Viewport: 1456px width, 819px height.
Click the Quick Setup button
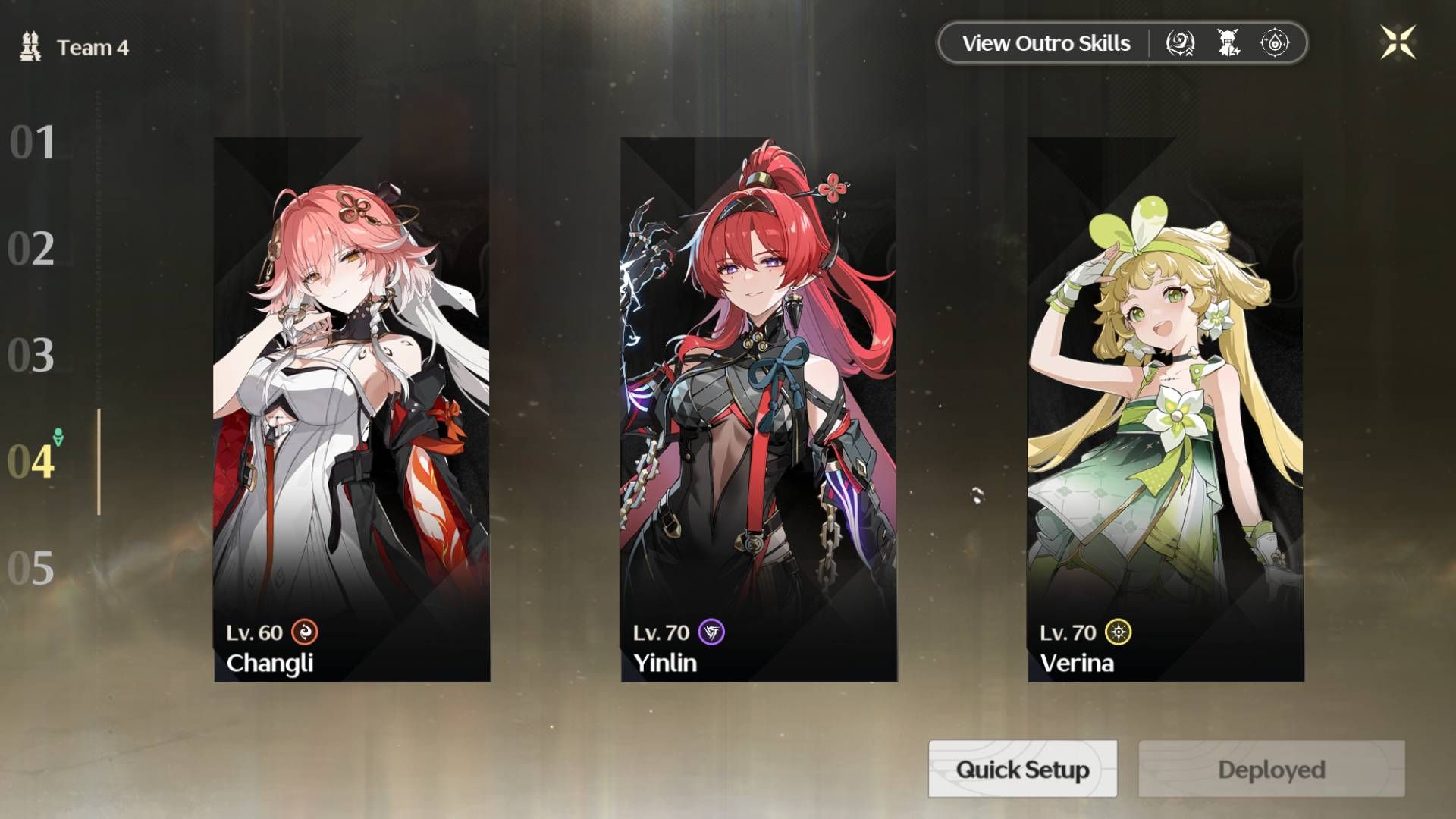1022,769
